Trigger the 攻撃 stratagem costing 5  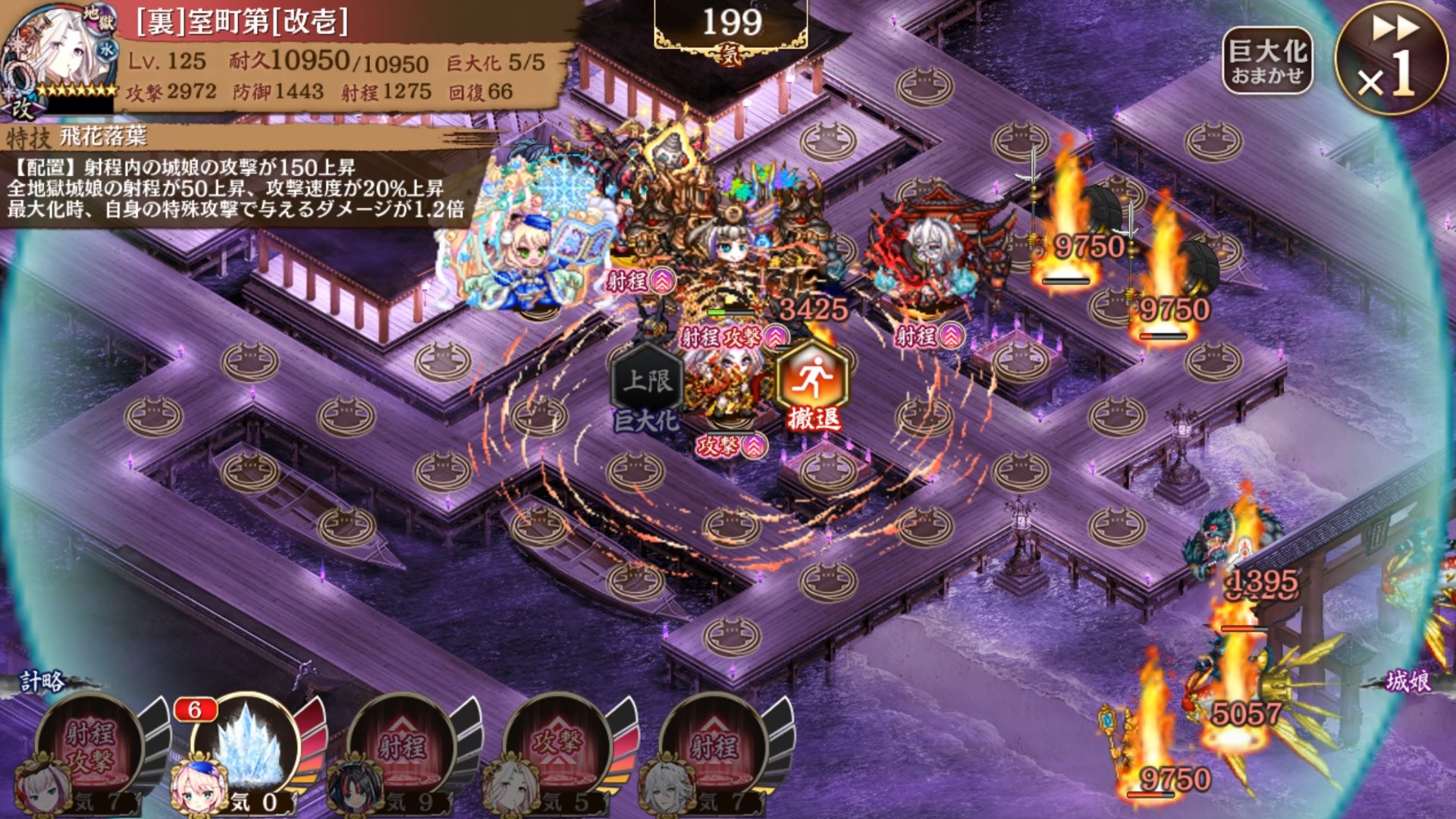pyautogui.click(x=558, y=748)
